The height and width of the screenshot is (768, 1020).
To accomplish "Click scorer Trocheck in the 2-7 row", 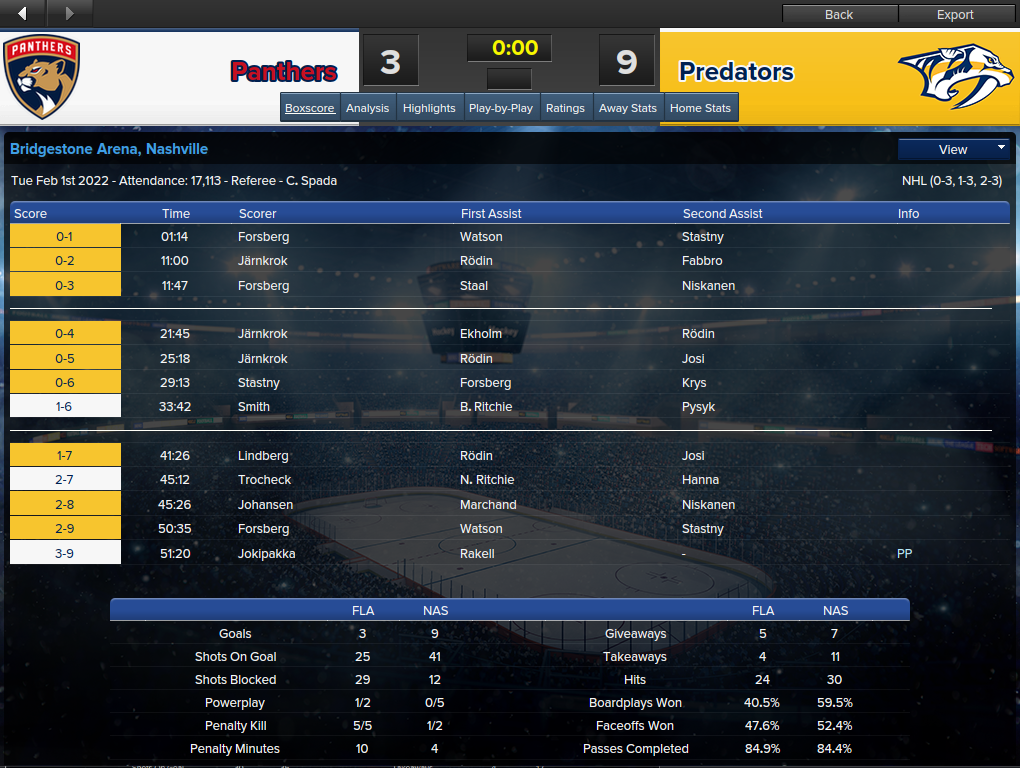I will (264, 480).
